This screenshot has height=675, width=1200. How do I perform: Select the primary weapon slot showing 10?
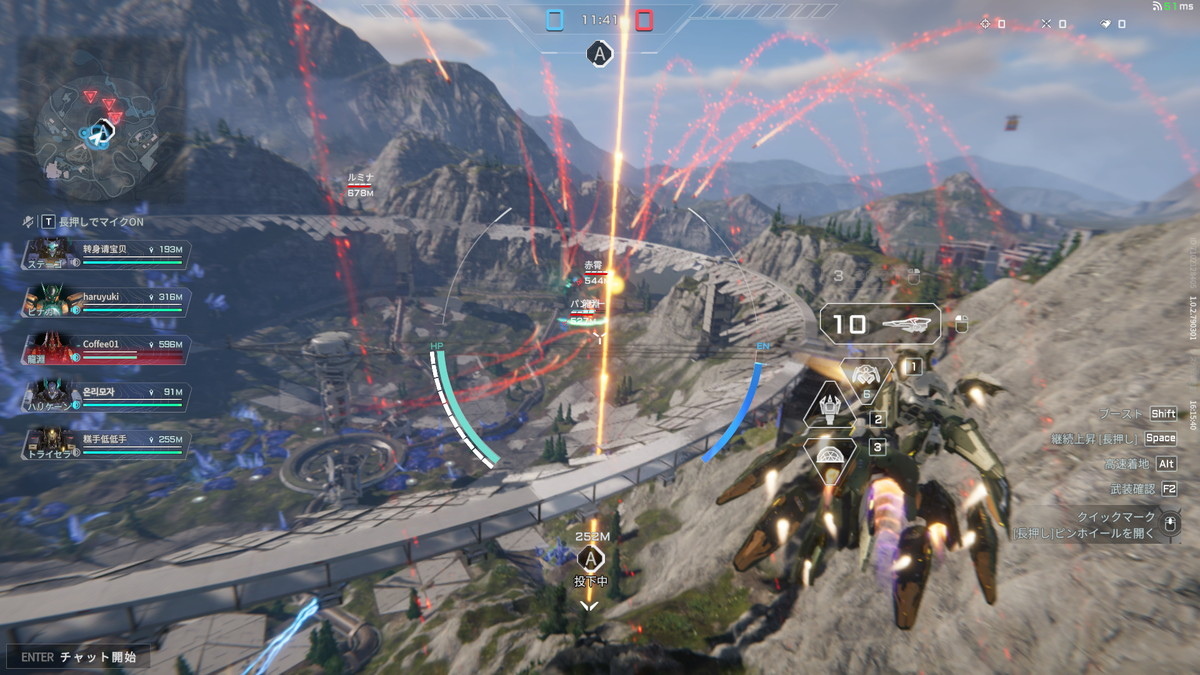(x=880, y=324)
